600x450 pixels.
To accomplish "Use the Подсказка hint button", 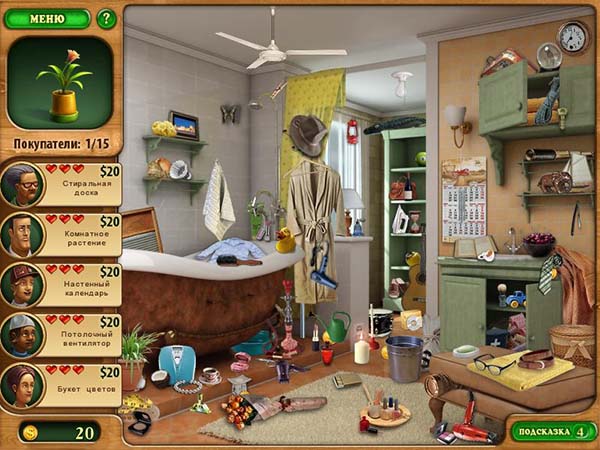I will tap(553, 431).
